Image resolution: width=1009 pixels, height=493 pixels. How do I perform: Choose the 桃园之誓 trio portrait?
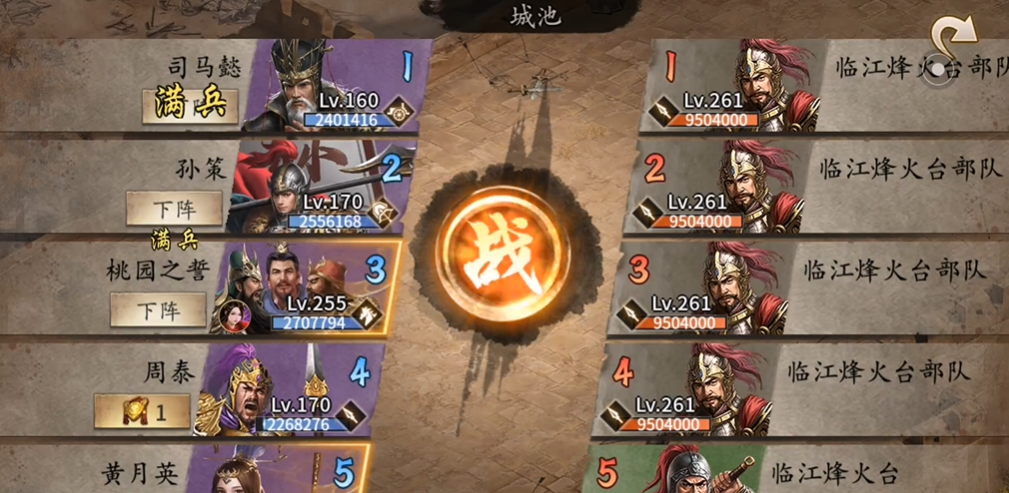[290, 288]
